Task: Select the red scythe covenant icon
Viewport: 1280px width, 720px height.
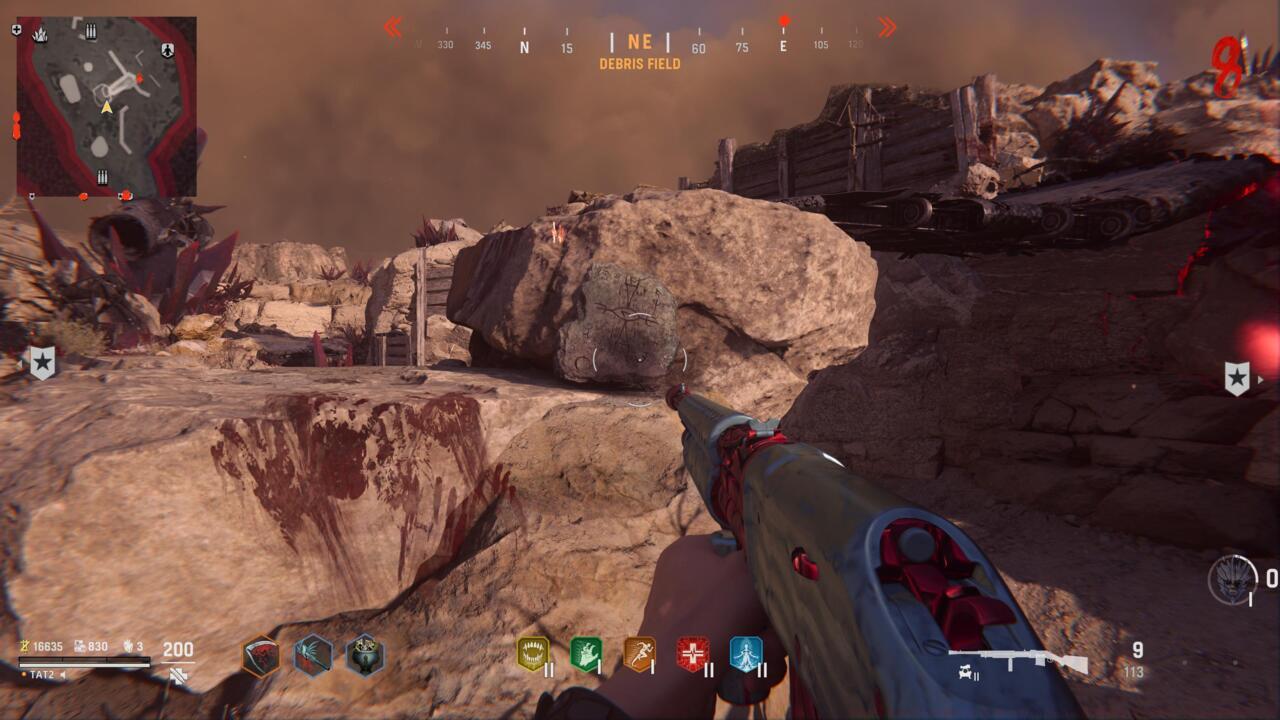Action: pyautogui.click(x=261, y=656)
